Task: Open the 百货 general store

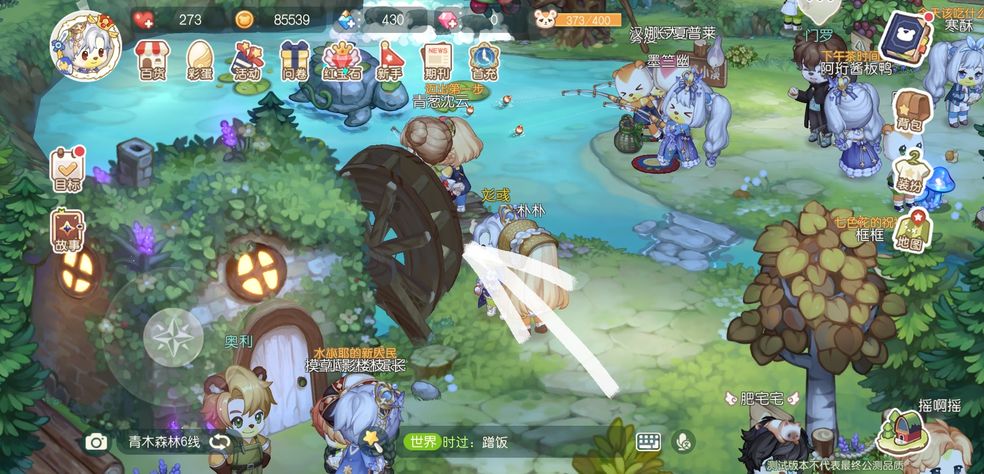Action: (152, 60)
